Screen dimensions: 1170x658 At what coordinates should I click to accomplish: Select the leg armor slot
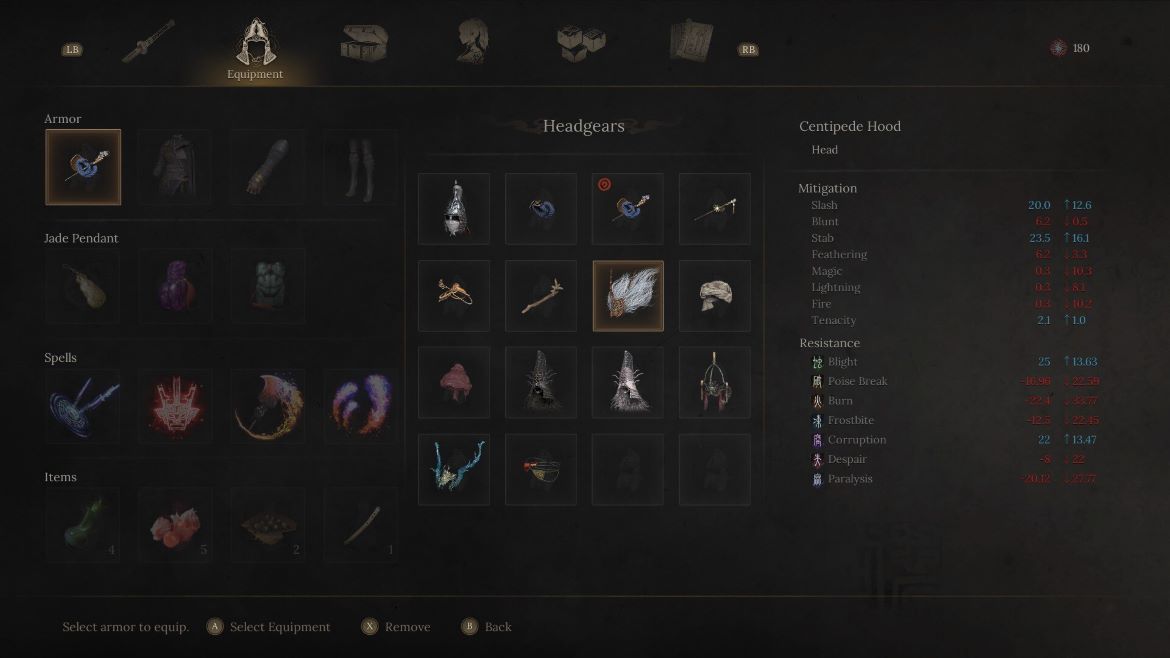359,167
